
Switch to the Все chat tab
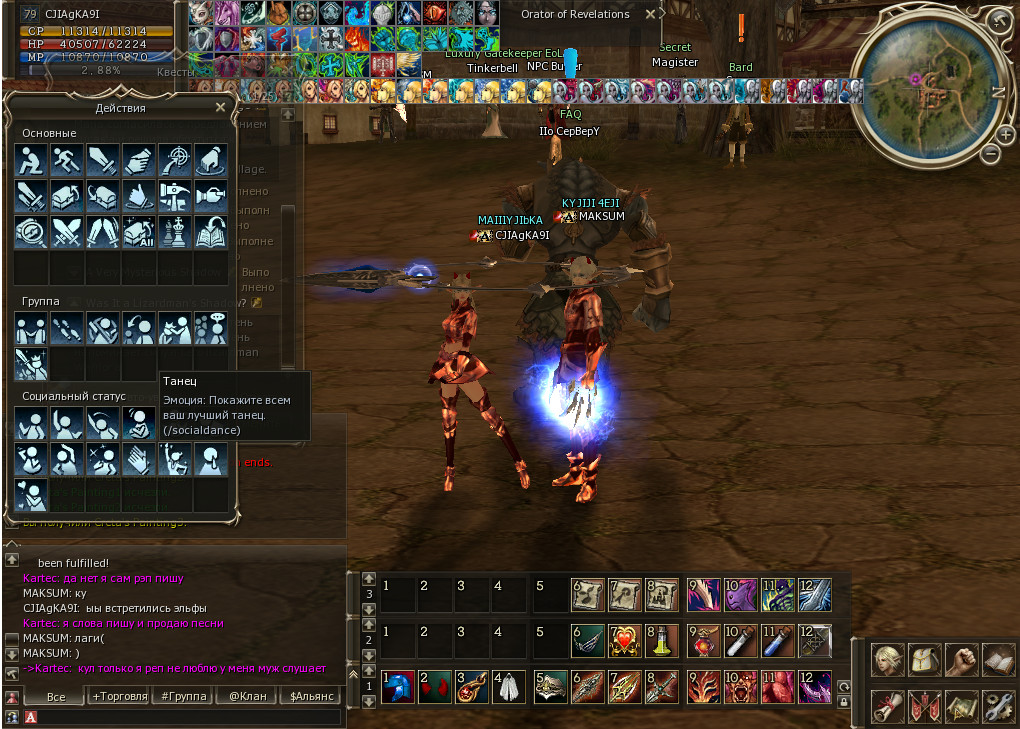[x=56, y=696]
